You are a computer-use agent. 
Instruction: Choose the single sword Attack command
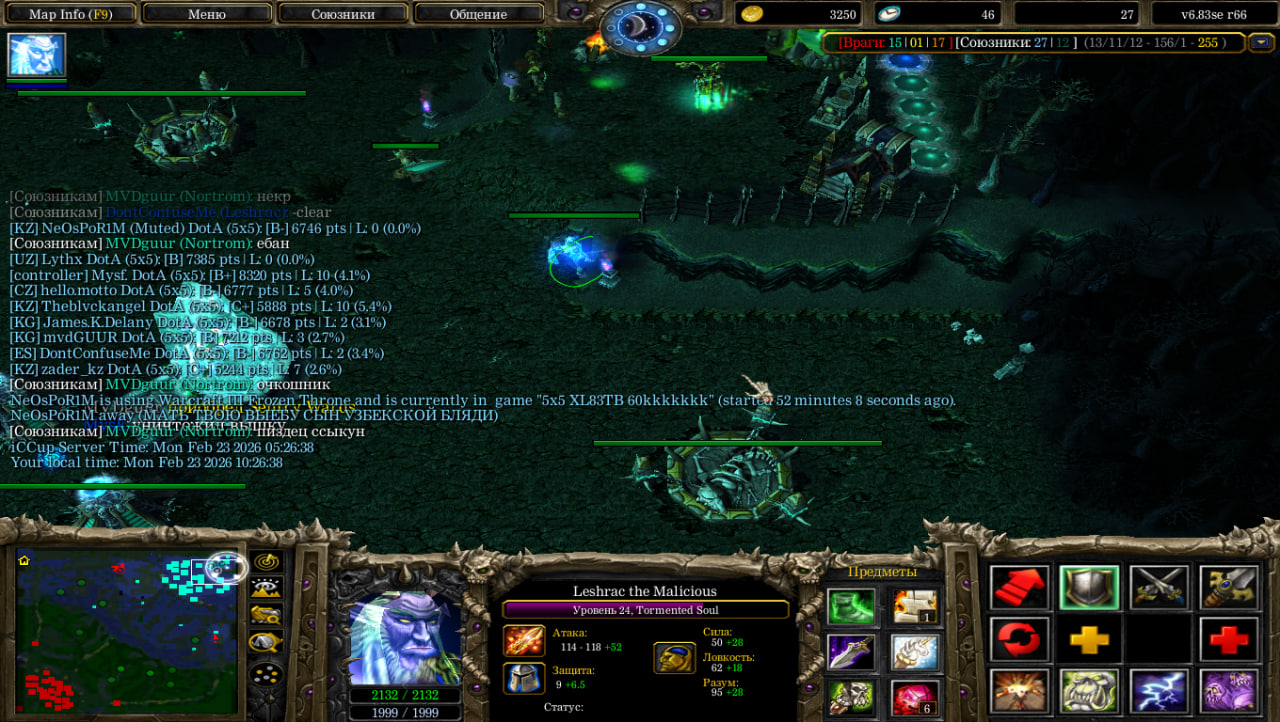tap(1229, 587)
